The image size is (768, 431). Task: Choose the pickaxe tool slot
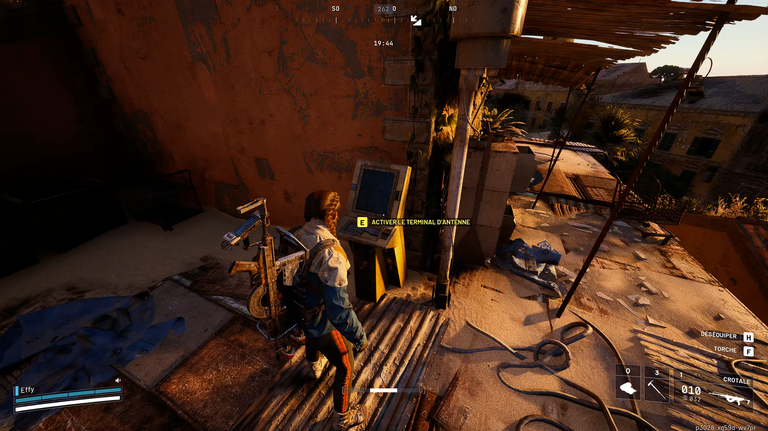pos(657,385)
